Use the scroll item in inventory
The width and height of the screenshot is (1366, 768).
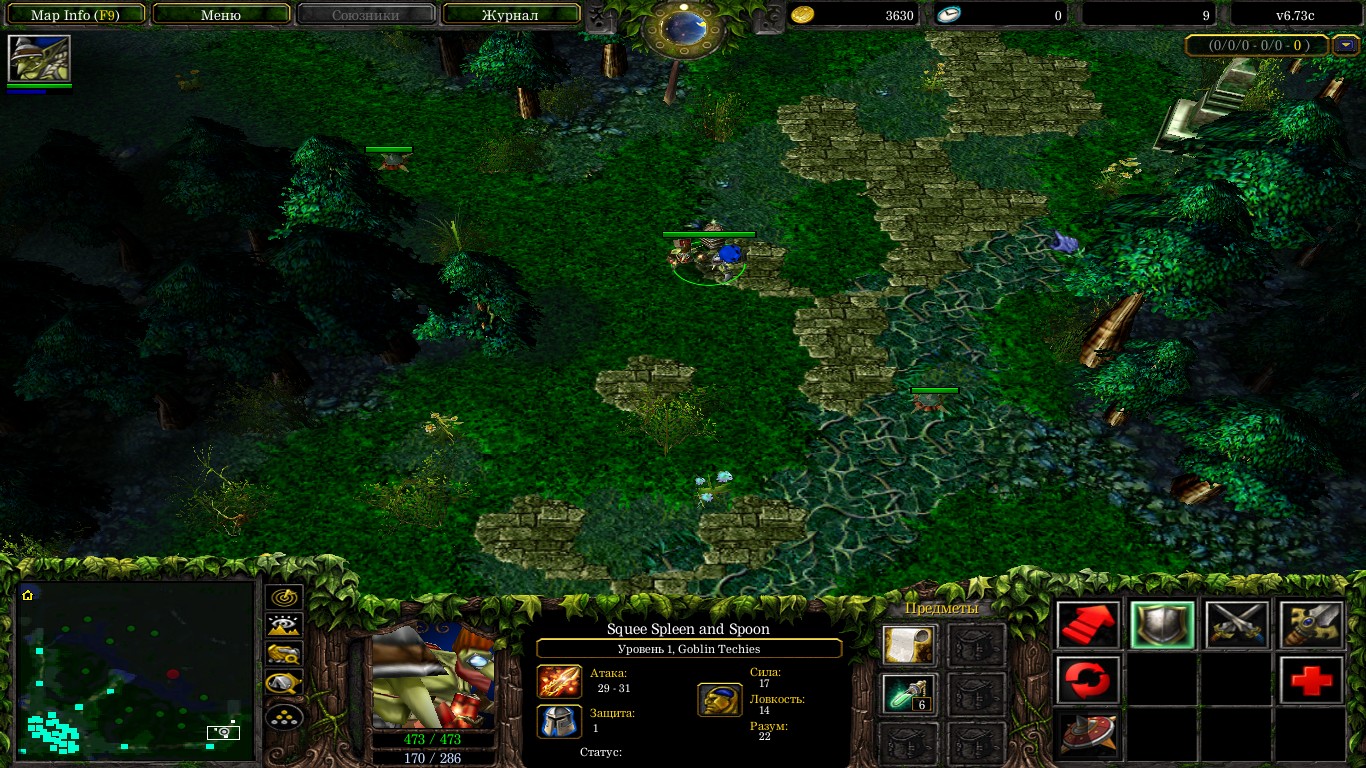click(x=909, y=646)
